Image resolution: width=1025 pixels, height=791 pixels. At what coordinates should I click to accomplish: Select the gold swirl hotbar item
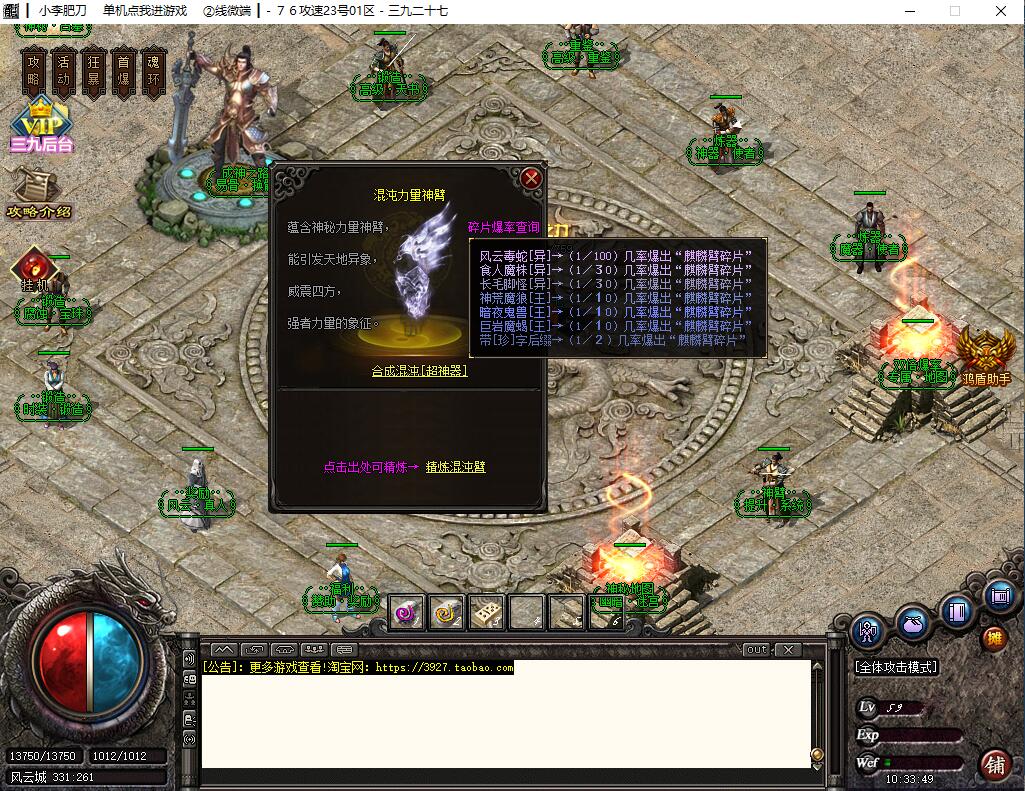(446, 611)
